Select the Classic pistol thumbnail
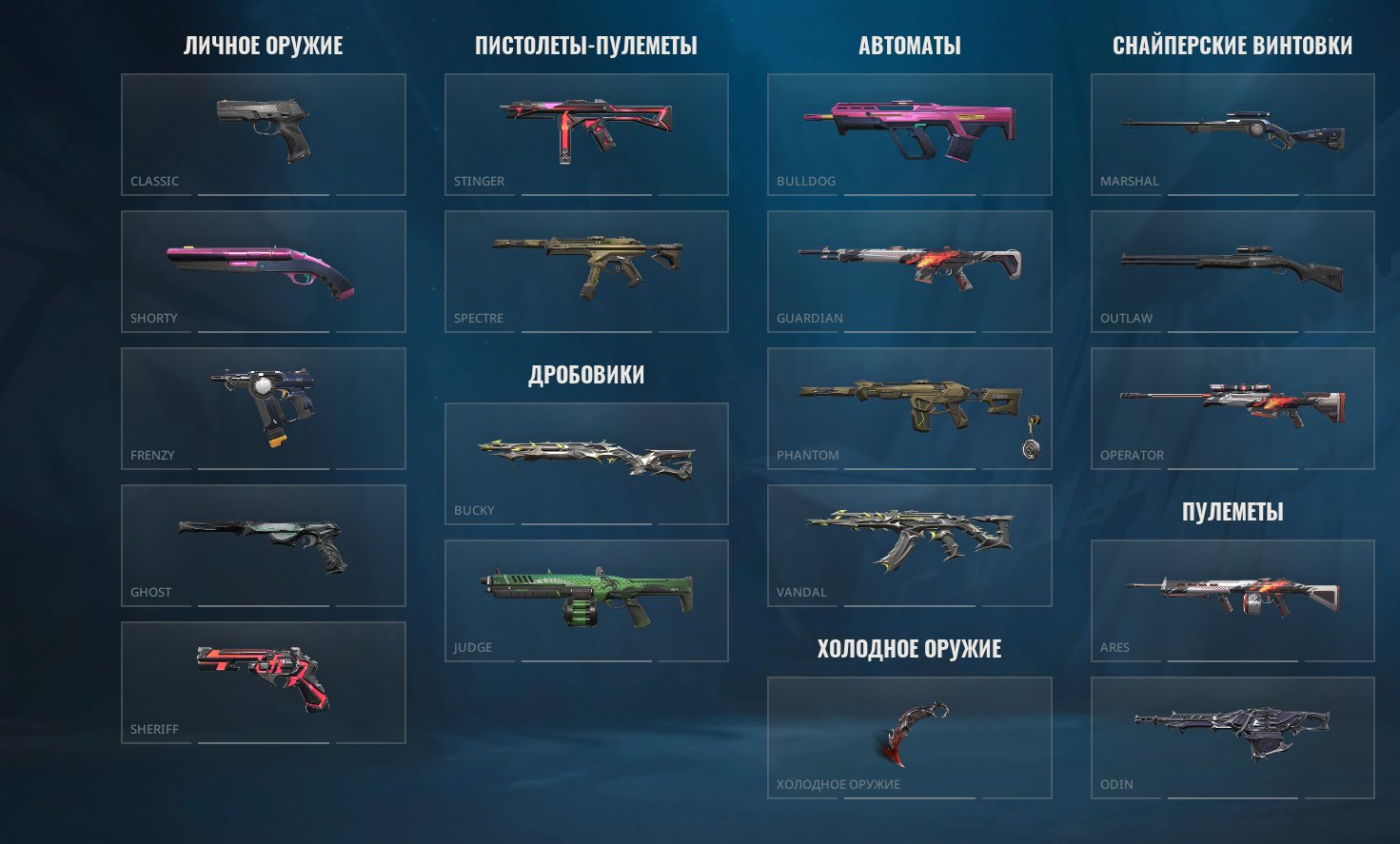The width and height of the screenshot is (1400, 844). point(263,133)
